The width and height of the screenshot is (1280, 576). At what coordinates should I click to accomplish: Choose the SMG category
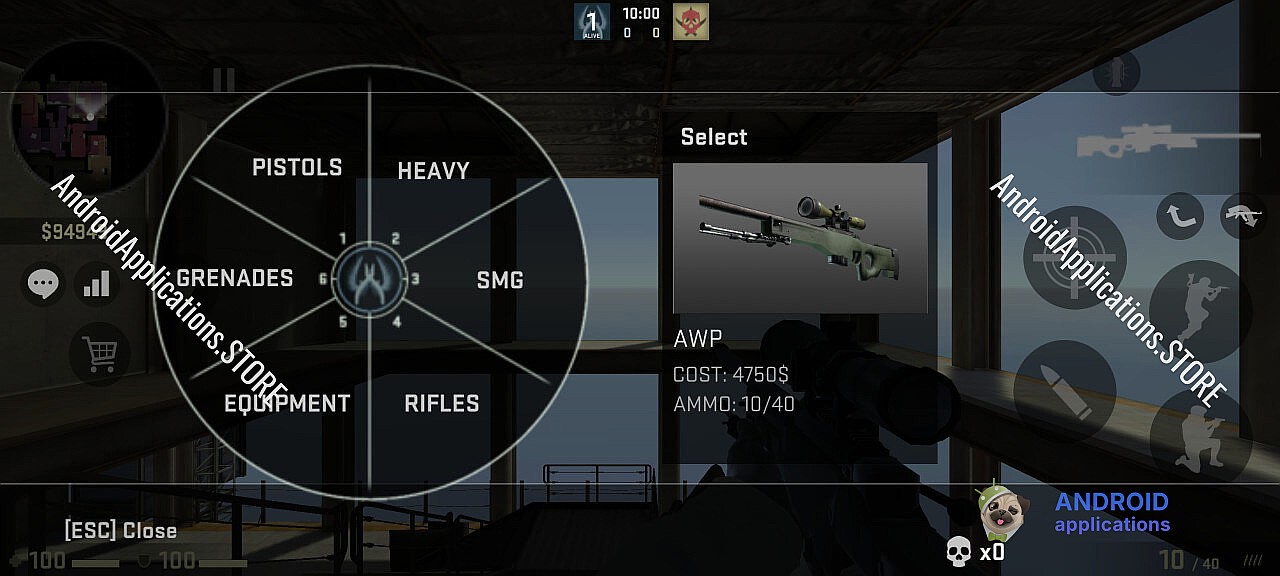499,281
